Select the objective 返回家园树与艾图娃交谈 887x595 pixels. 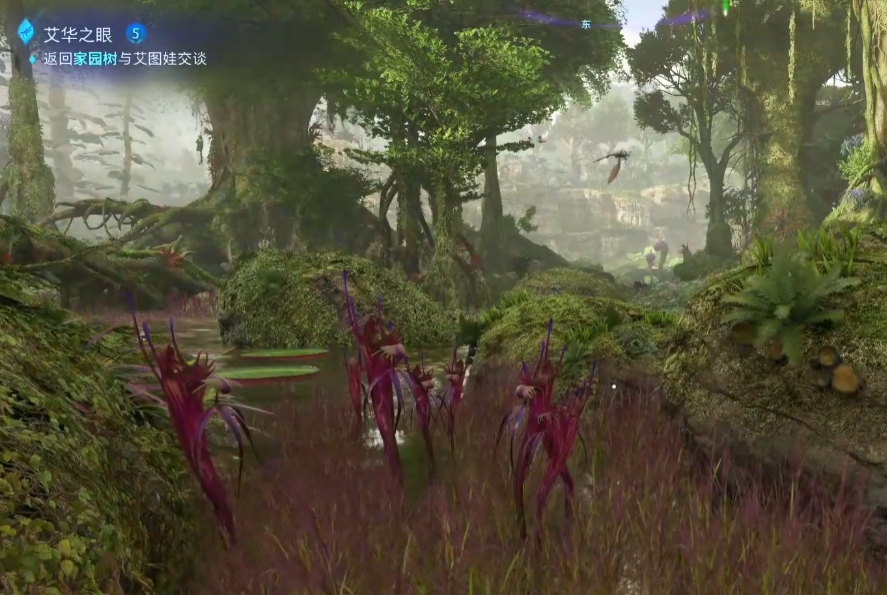point(124,58)
